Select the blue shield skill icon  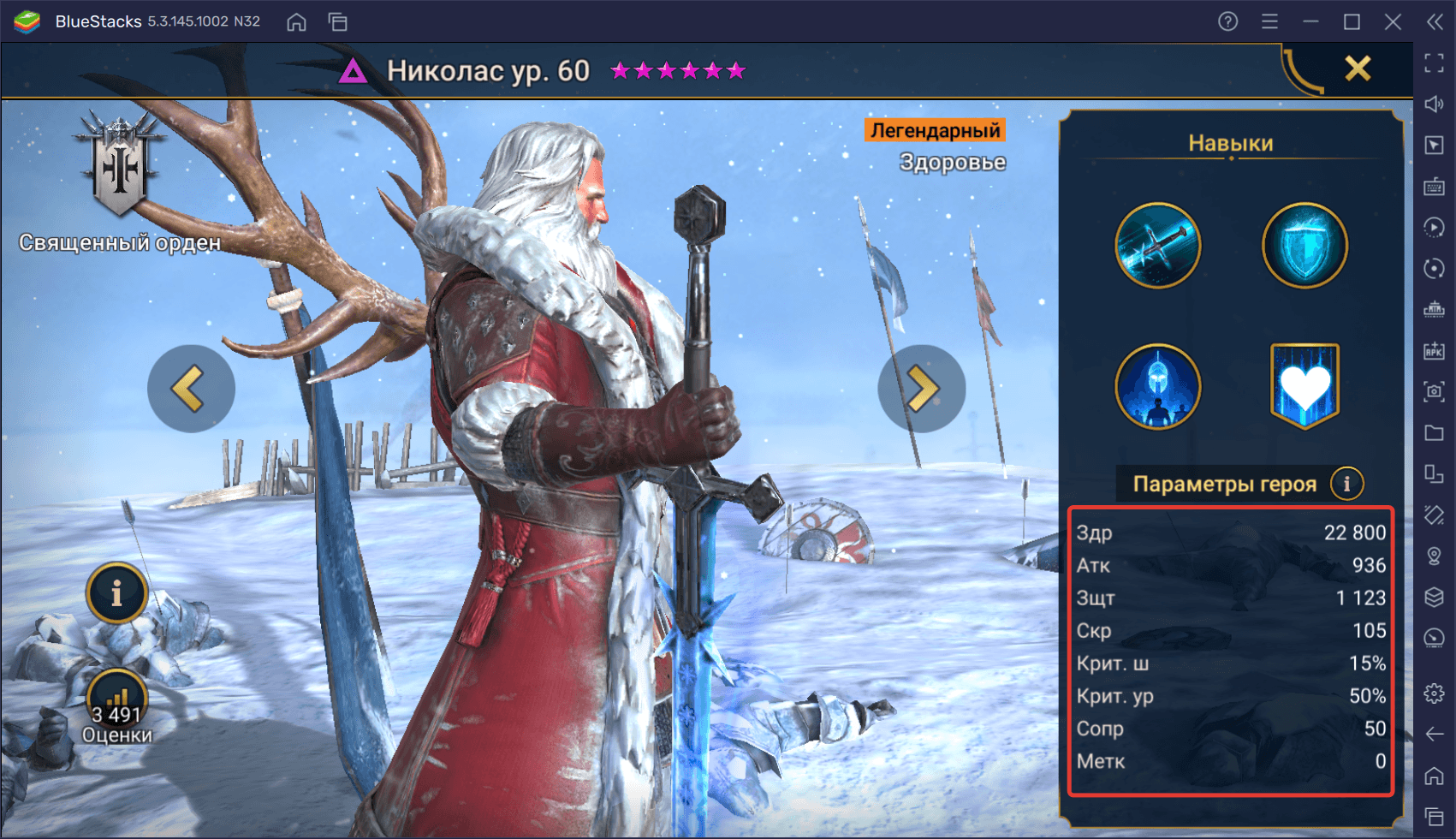coord(1304,246)
